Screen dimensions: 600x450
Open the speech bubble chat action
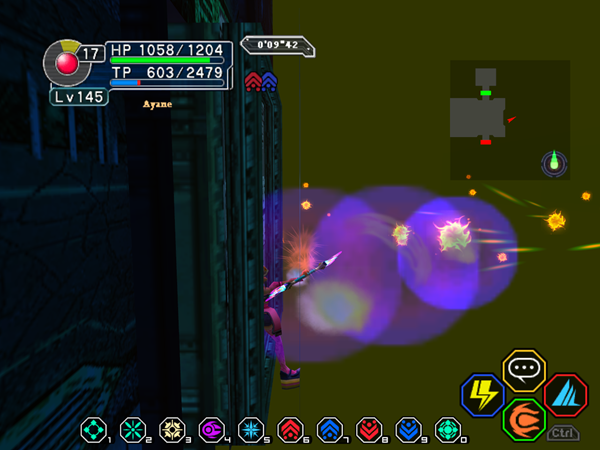pos(522,370)
